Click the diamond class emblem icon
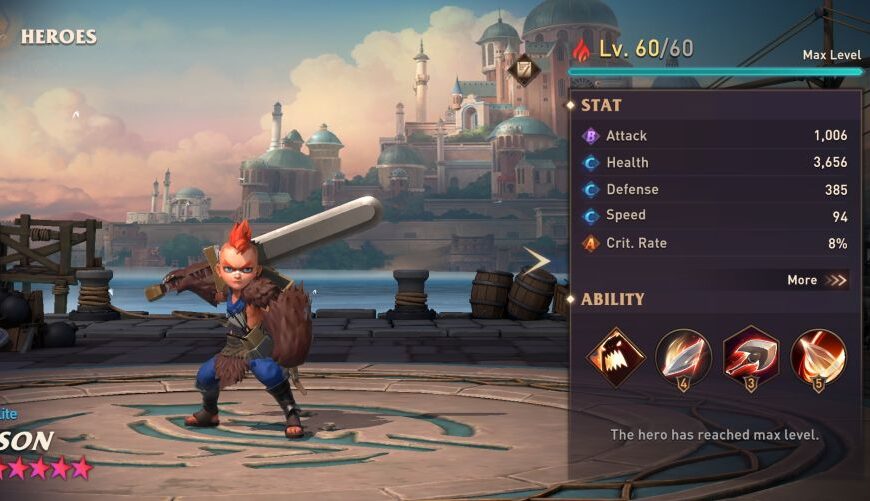 point(523,70)
